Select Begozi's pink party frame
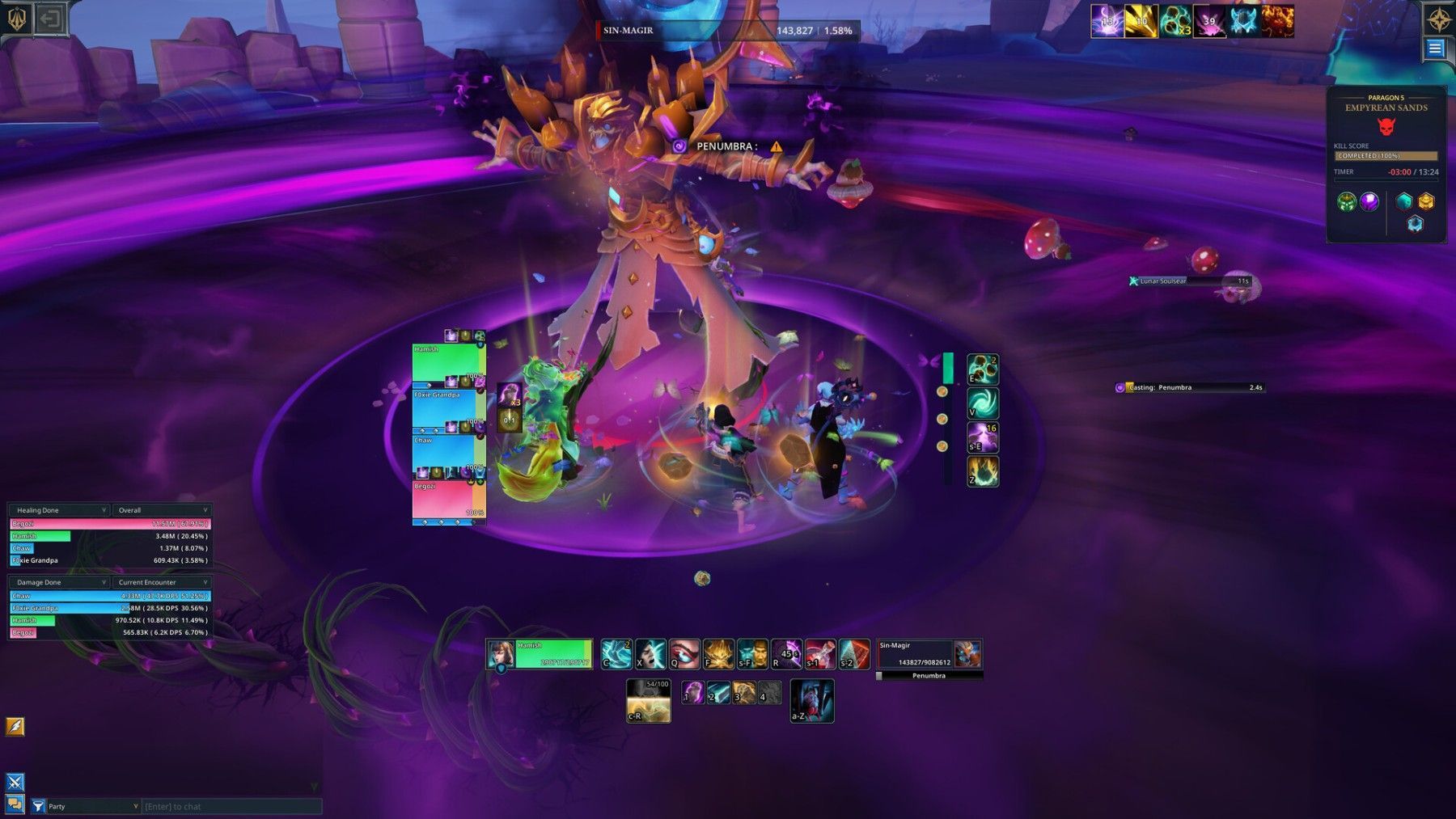The image size is (1456, 819). point(448,500)
